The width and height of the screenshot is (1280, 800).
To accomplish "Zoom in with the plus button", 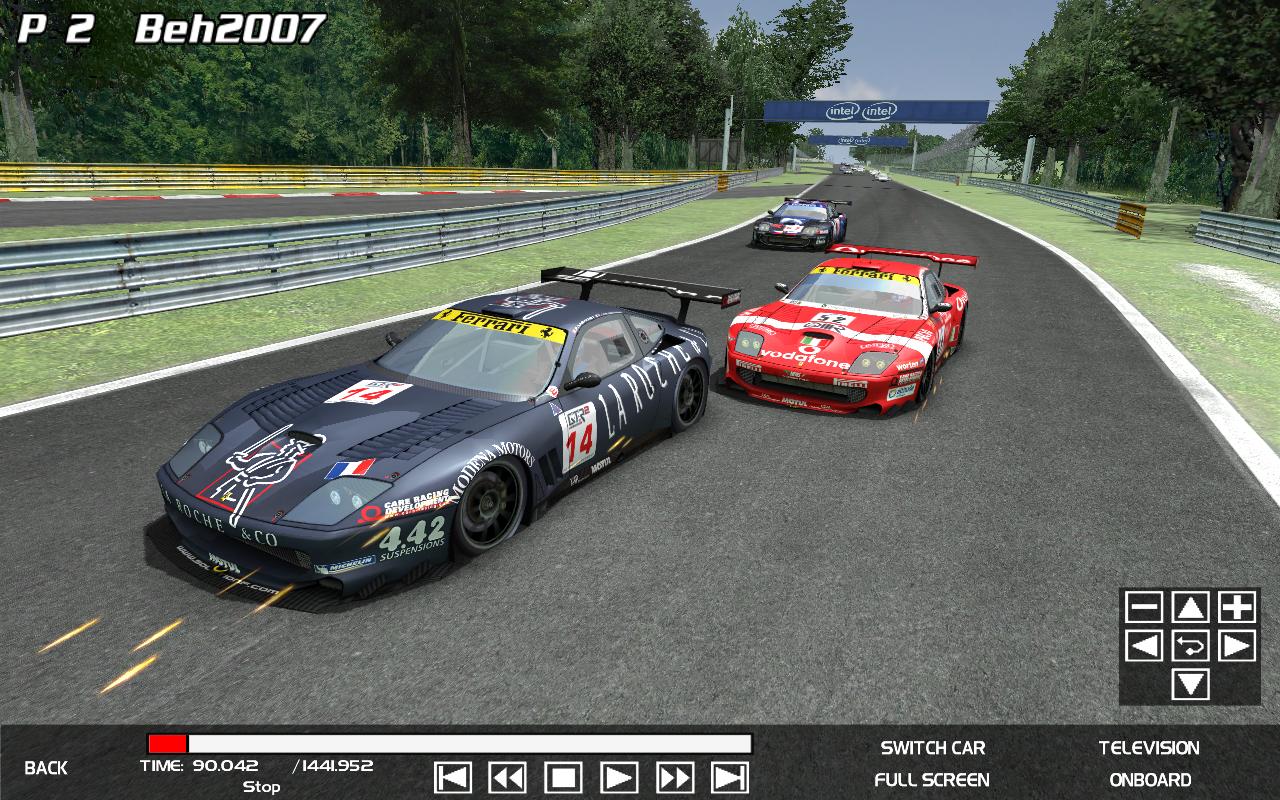I will point(1237,607).
